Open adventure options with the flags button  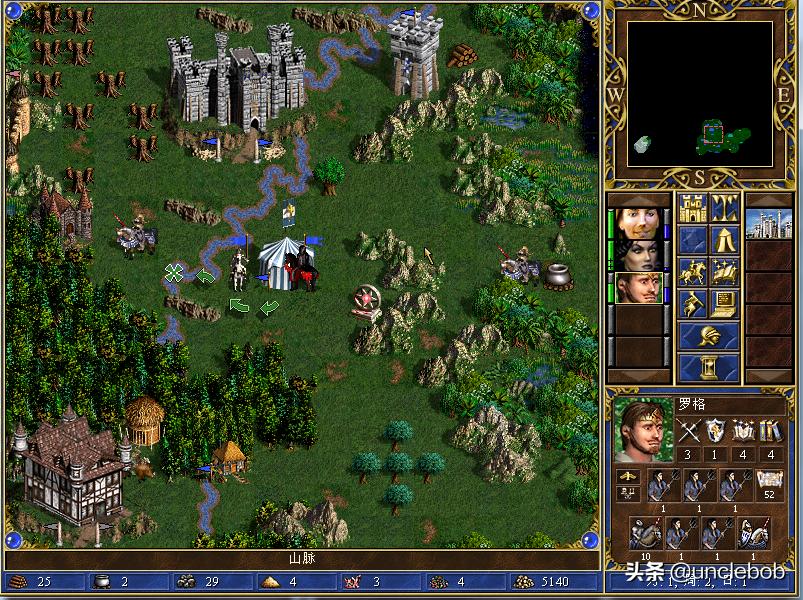pos(692,303)
